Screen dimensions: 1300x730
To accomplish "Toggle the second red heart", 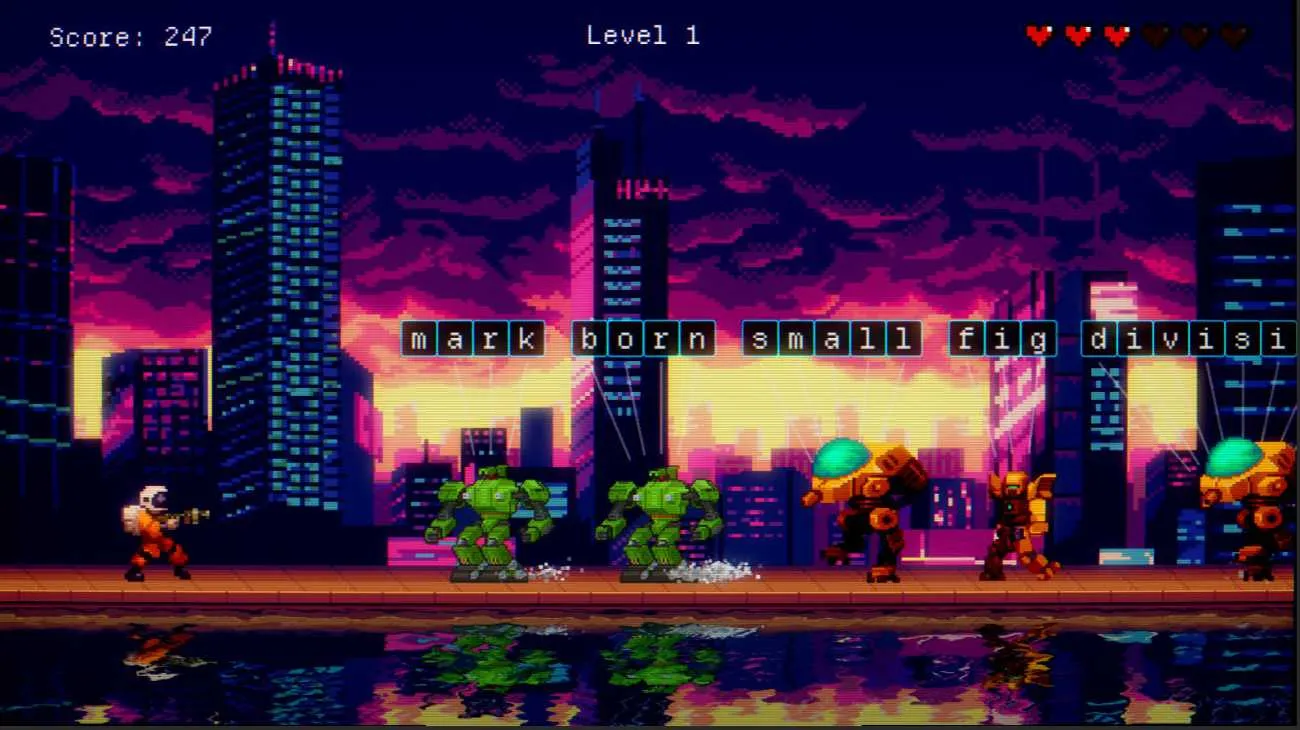I will (x=1076, y=33).
